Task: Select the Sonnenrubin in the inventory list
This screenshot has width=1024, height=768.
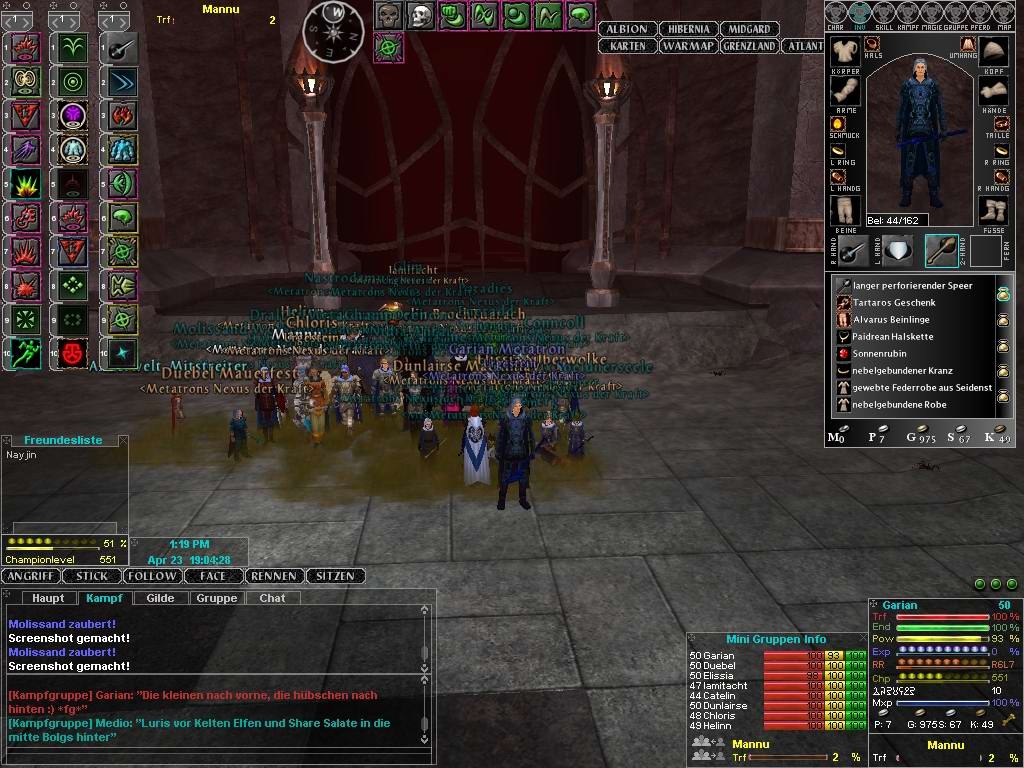Action: (884, 353)
